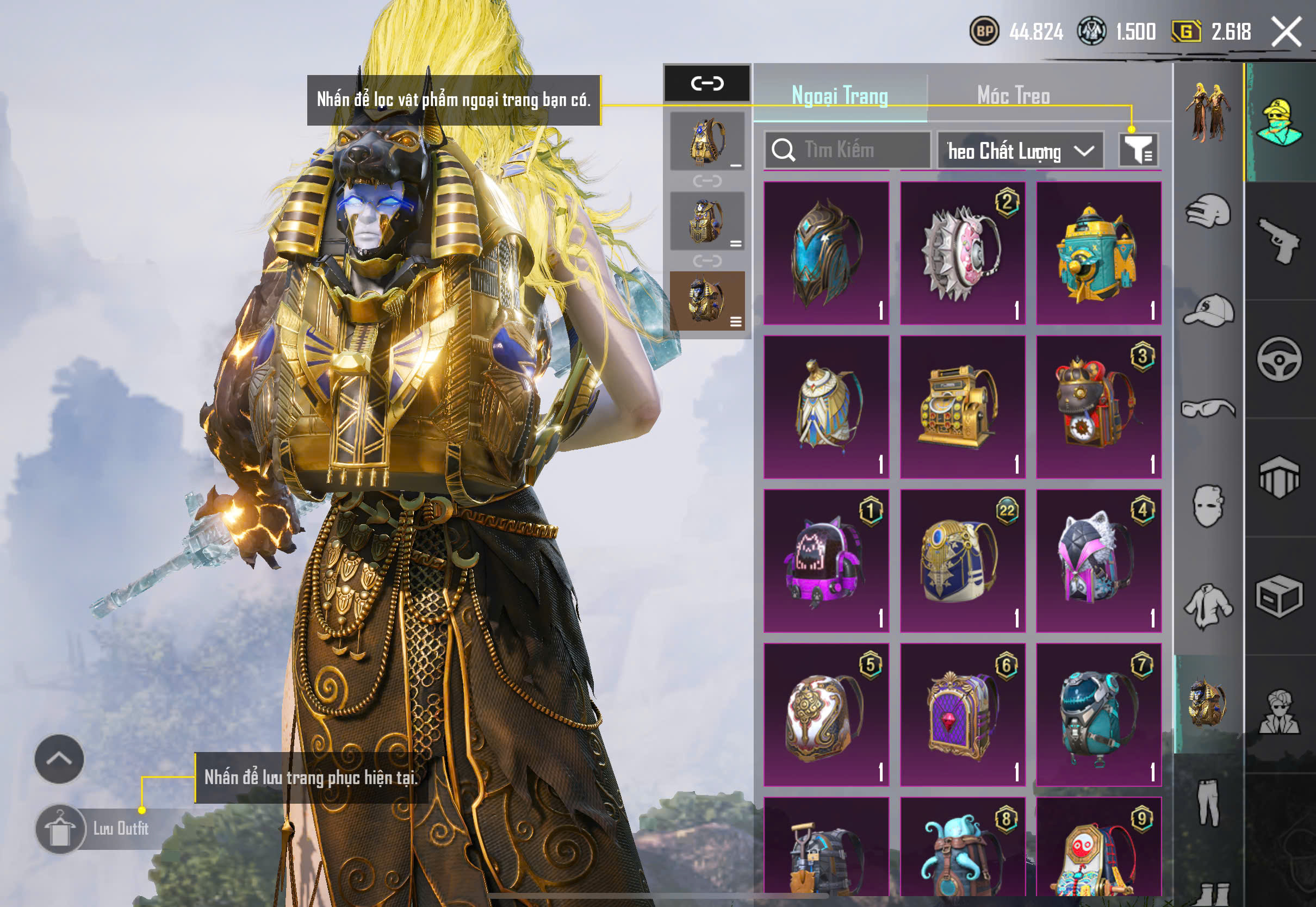
Task: Pick the golden cash register backpack
Action: (x=963, y=407)
